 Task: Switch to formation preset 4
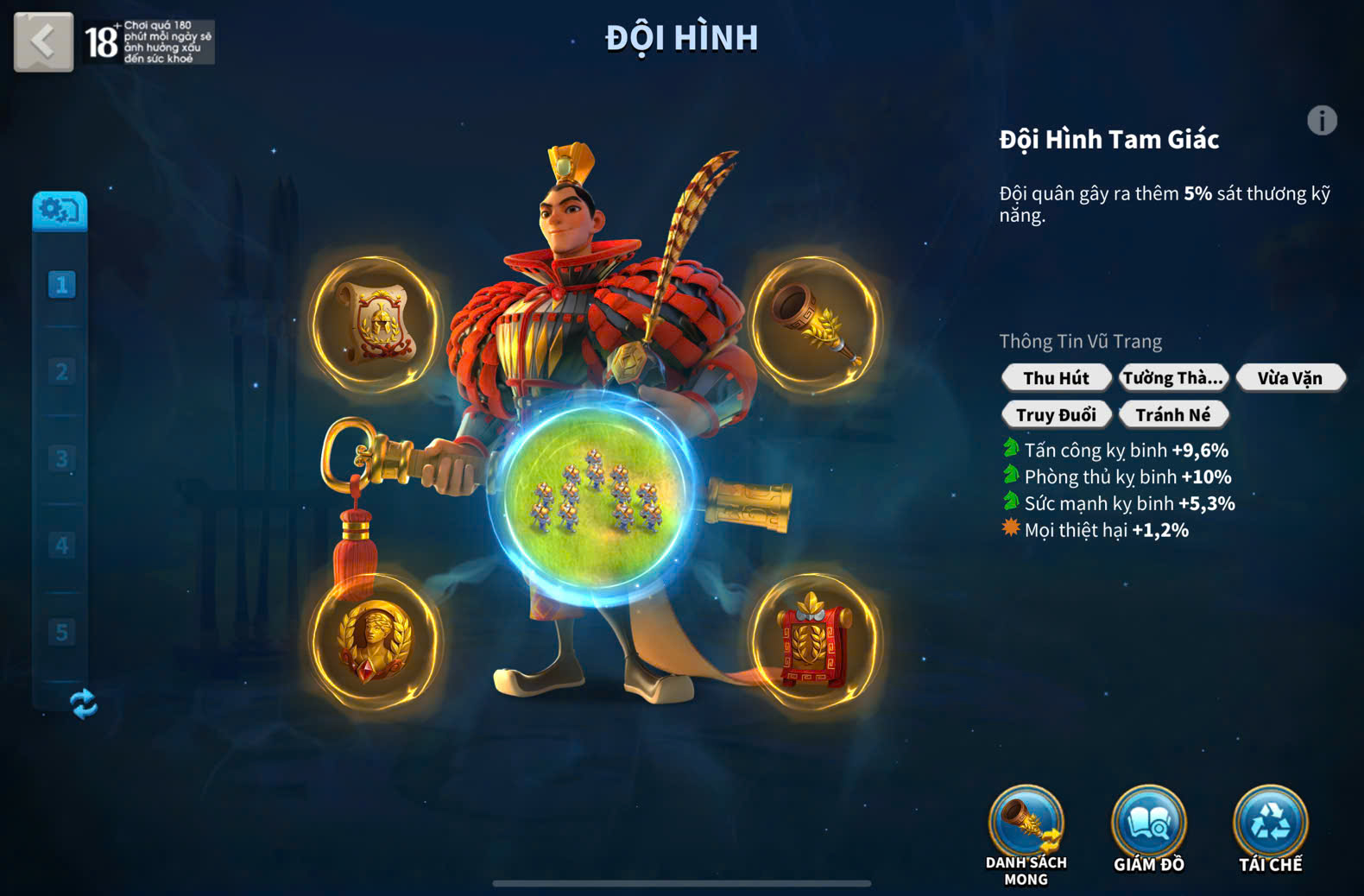coord(61,546)
